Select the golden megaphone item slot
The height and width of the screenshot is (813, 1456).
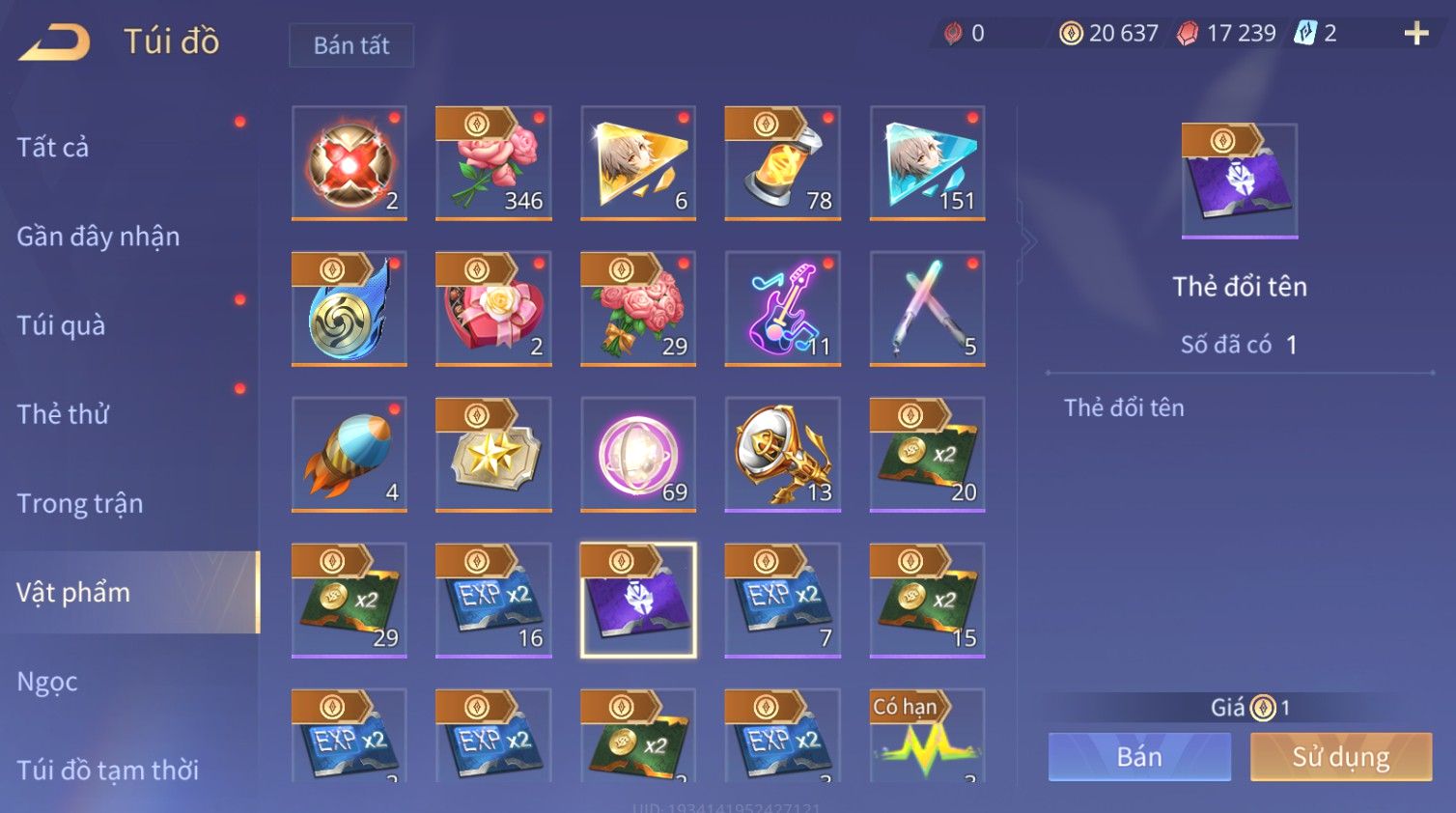point(783,455)
